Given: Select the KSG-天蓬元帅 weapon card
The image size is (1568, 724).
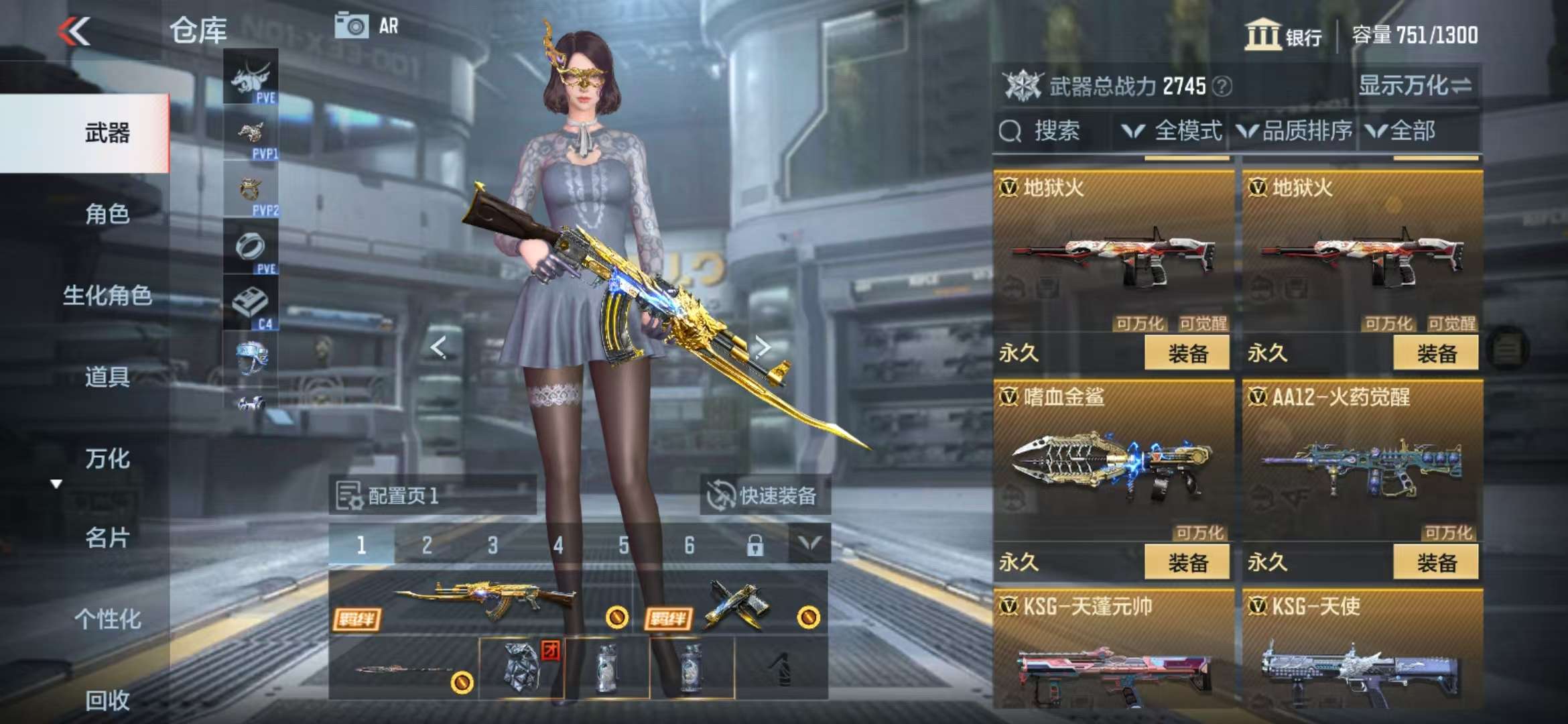Looking at the screenshot, I should 1113,650.
